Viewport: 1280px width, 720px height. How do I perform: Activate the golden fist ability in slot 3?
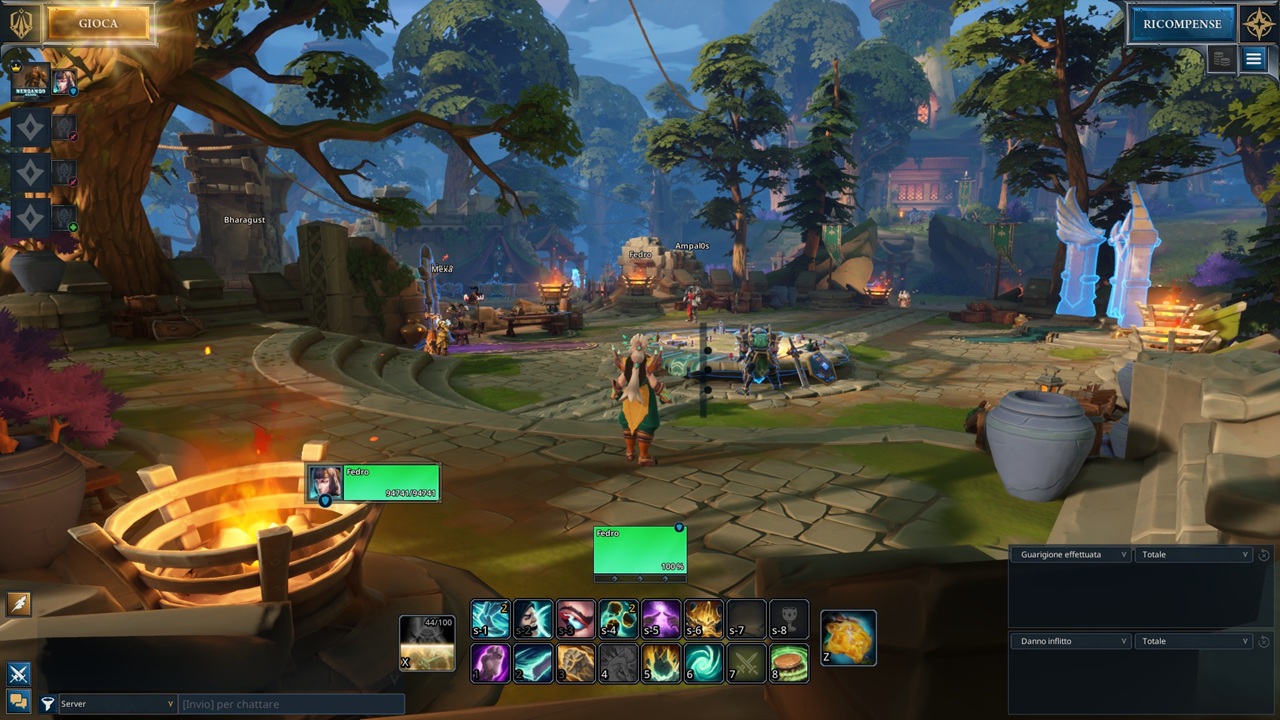(576, 663)
